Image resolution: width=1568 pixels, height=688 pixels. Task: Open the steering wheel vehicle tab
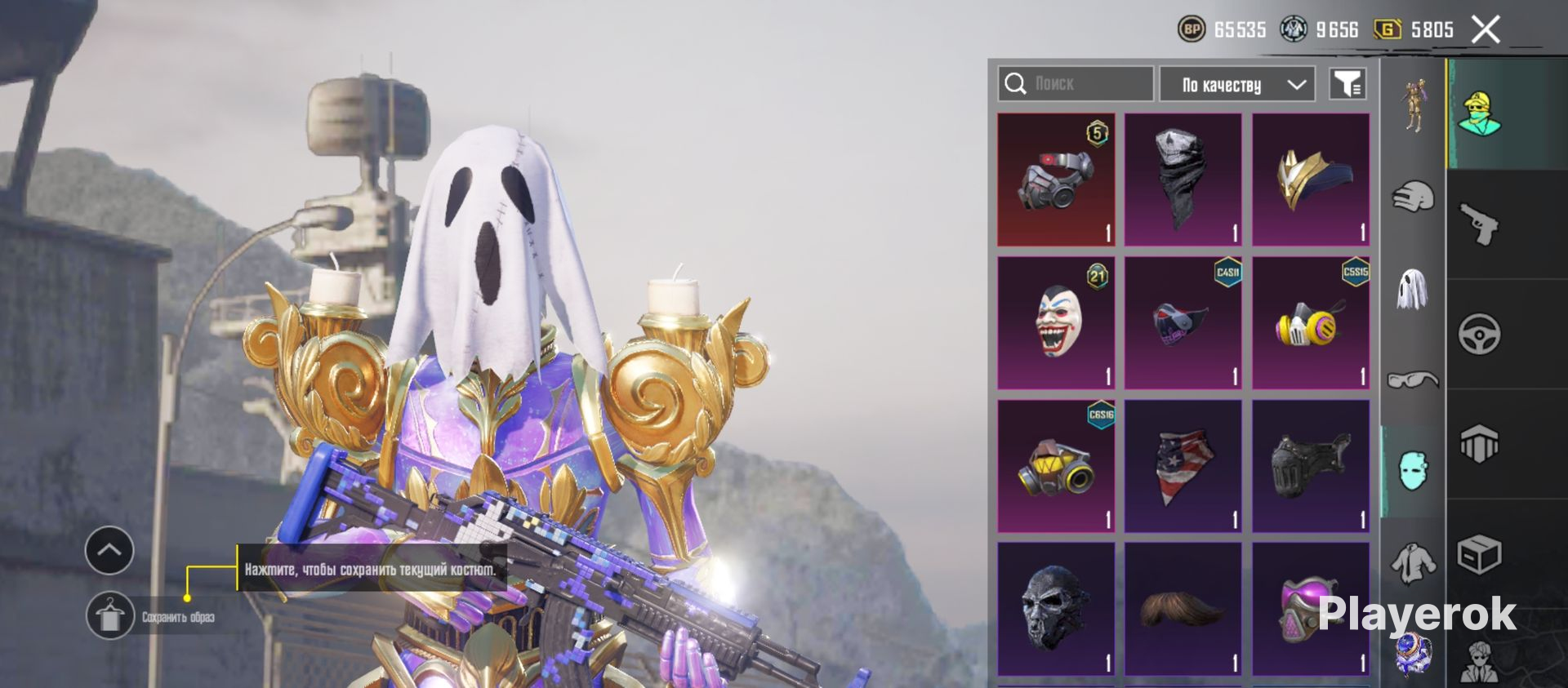[x=1479, y=334]
